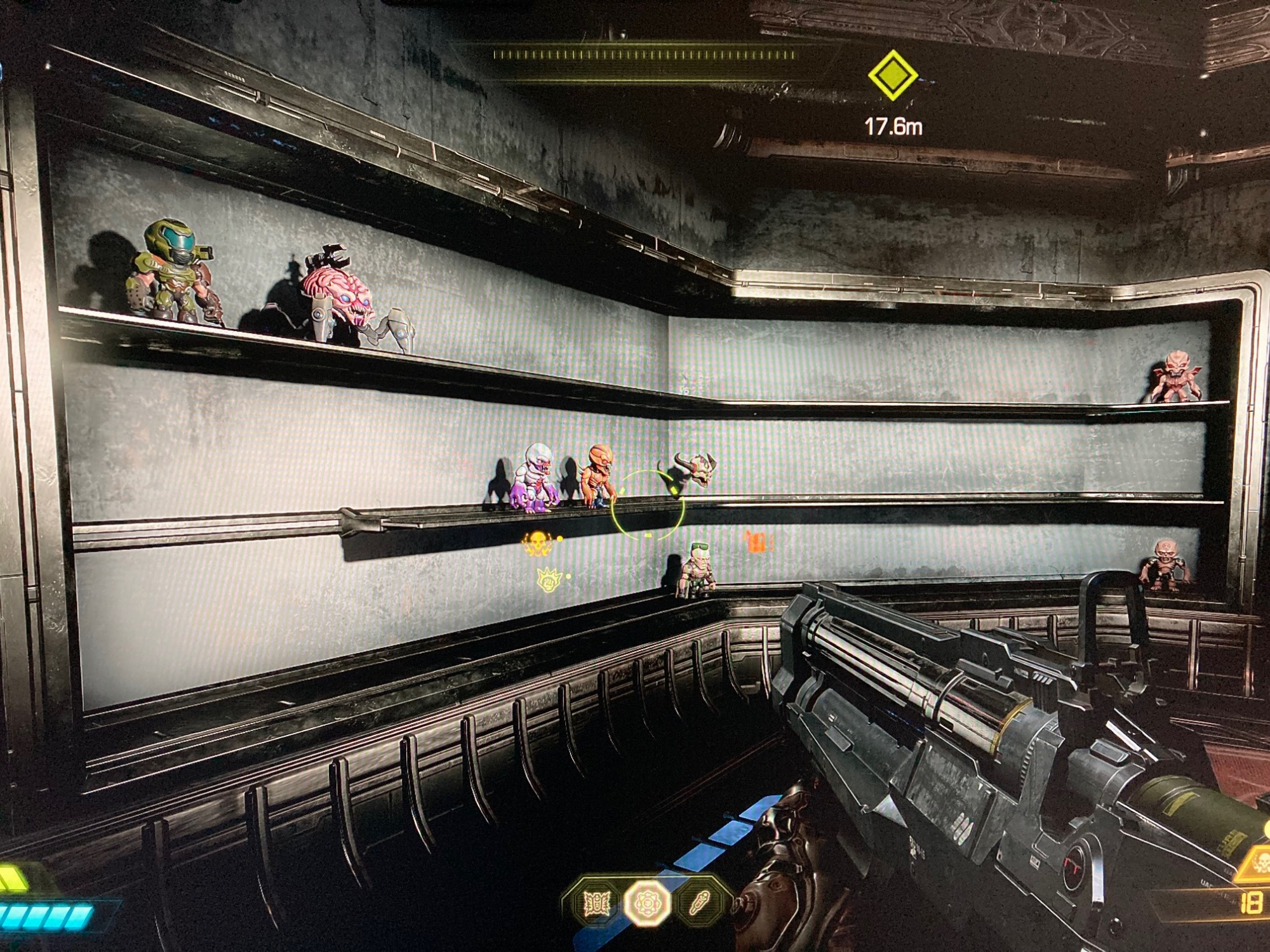This screenshot has width=1270, height=952.
Task: Choose the highlighted grenade equipment icon
Action: click(646, 903)
